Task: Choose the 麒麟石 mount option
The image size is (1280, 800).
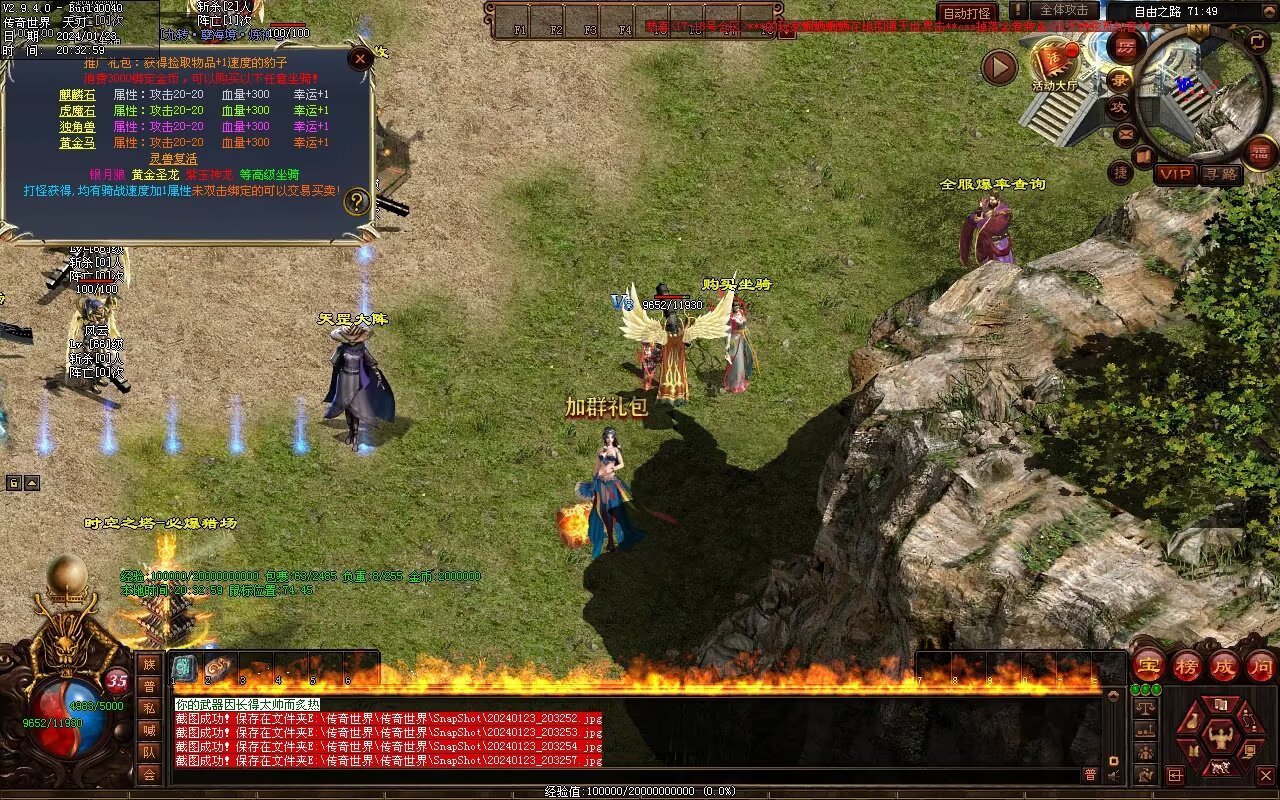Action: coord(77,95)
